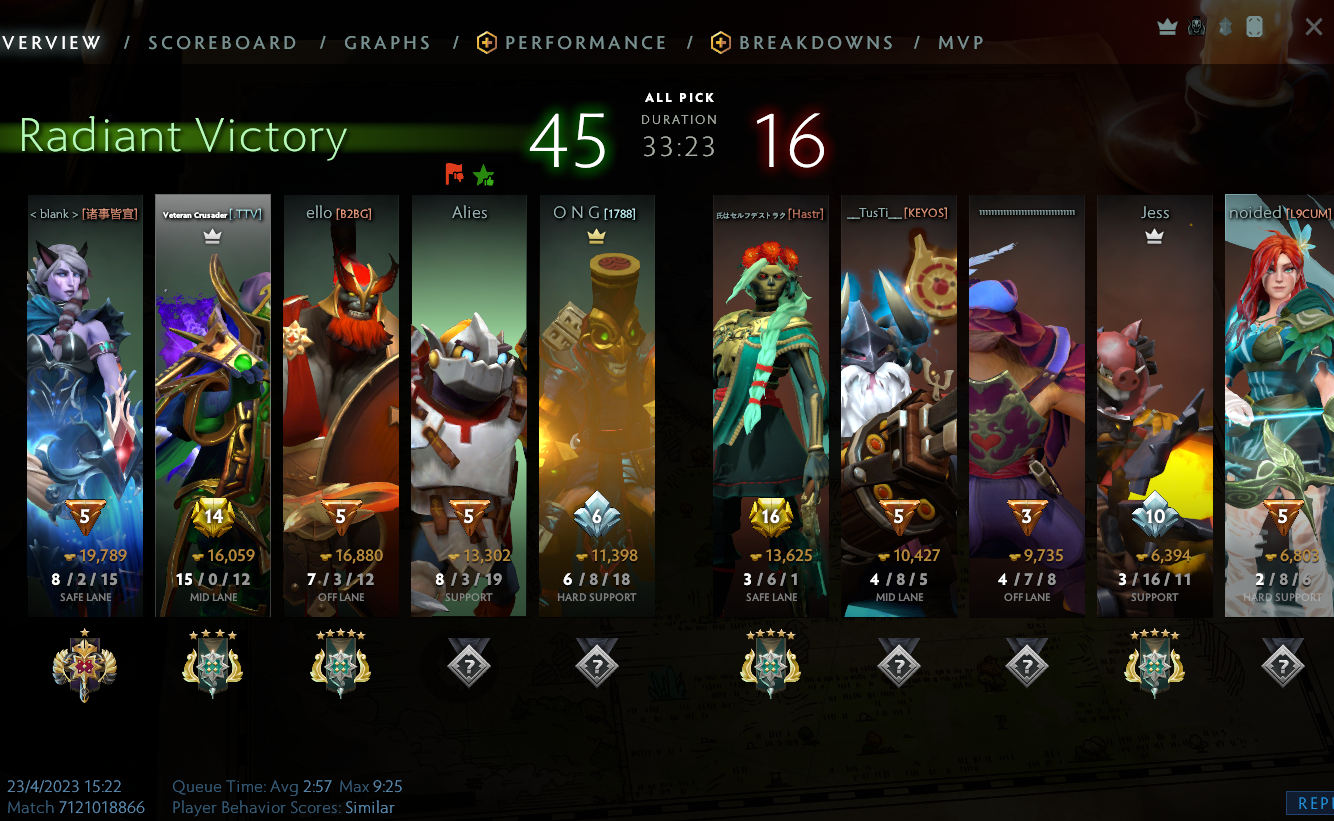Image resolution: width=1334 pixels, height=821 pixels.
Task: Click the green commend star icon
Action: pyautogui.click(x=484, y=174)
